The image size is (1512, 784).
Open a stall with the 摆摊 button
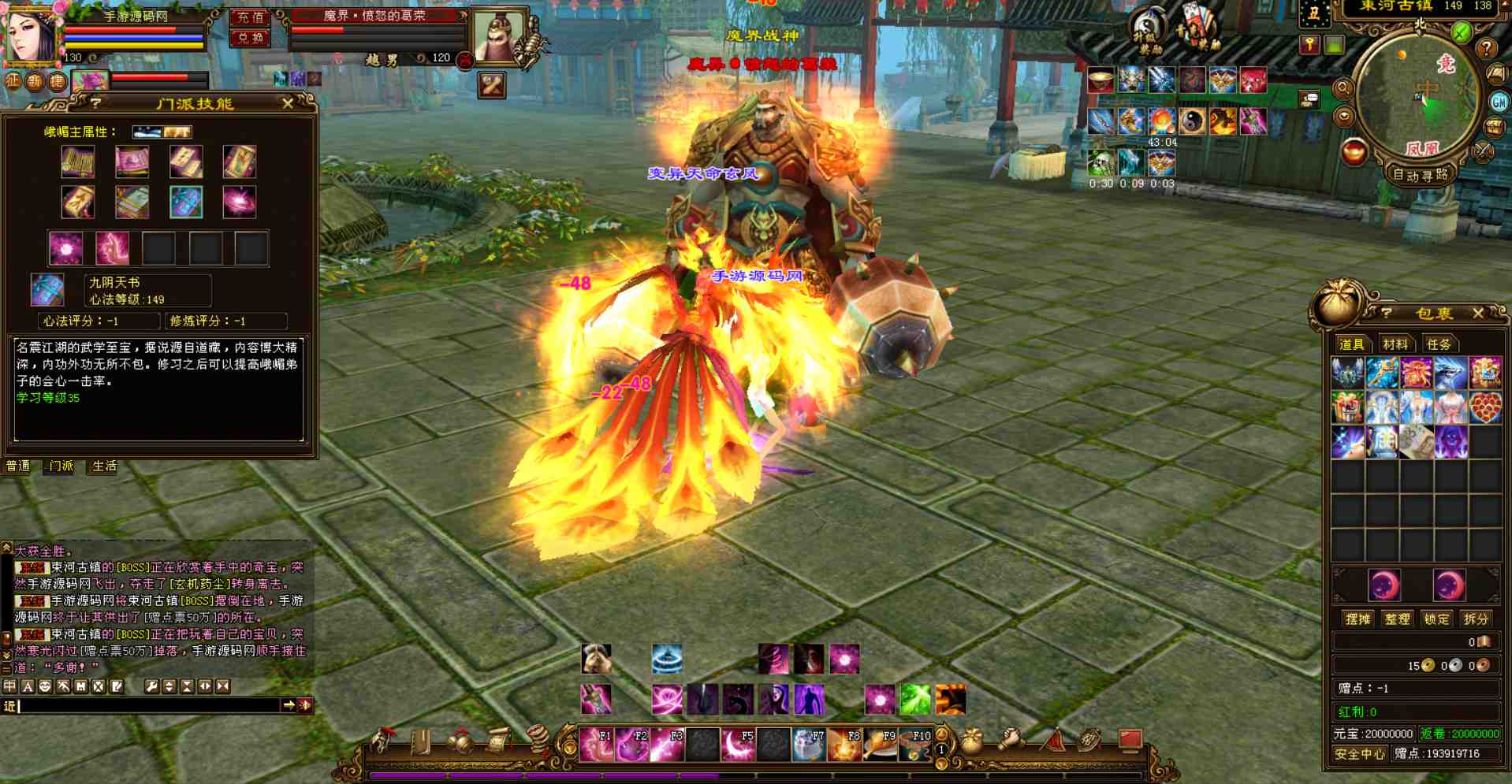coord(1357,619)
